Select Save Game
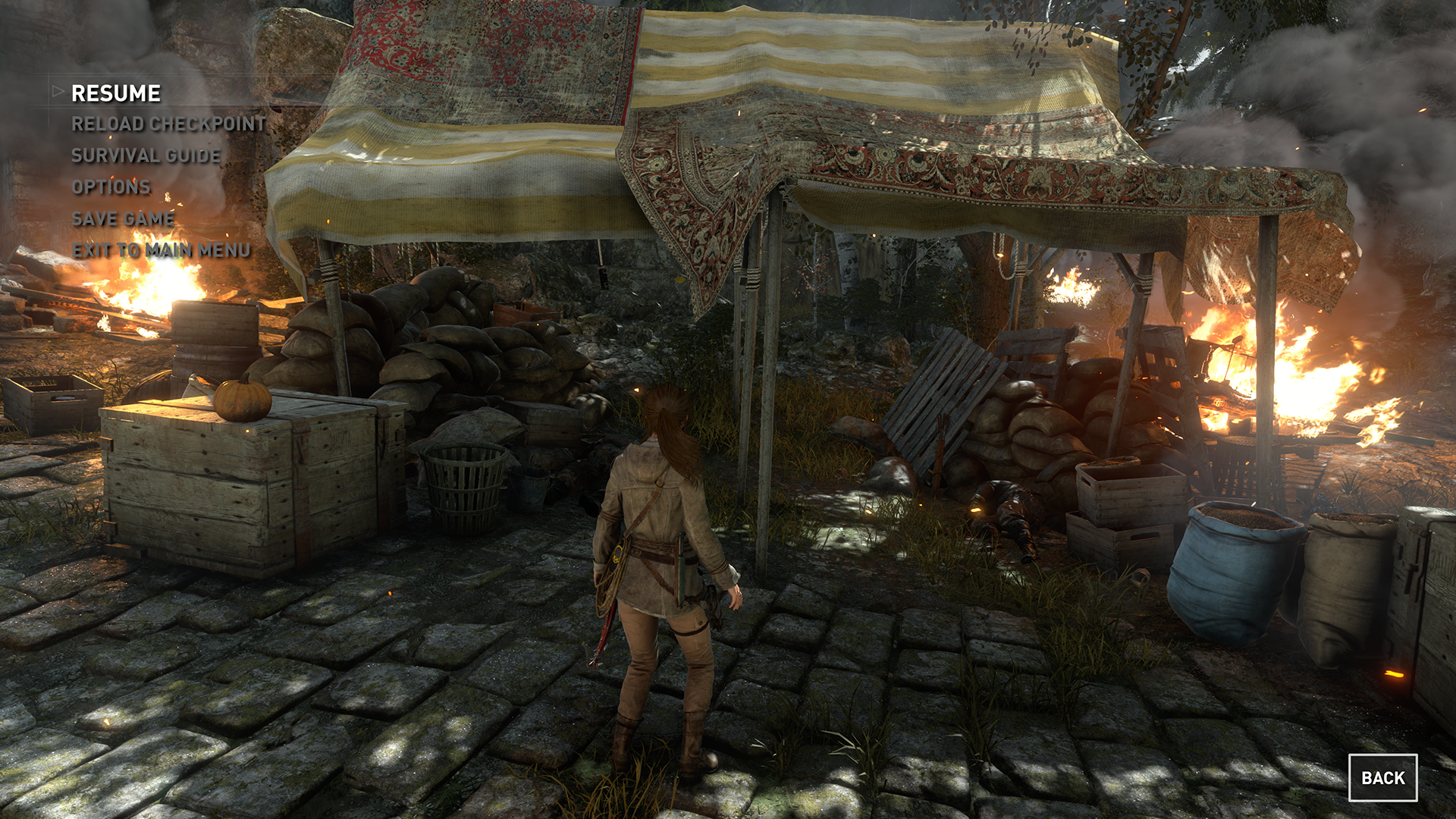This screenshot has width=1456, height=819. coord(123,219)
